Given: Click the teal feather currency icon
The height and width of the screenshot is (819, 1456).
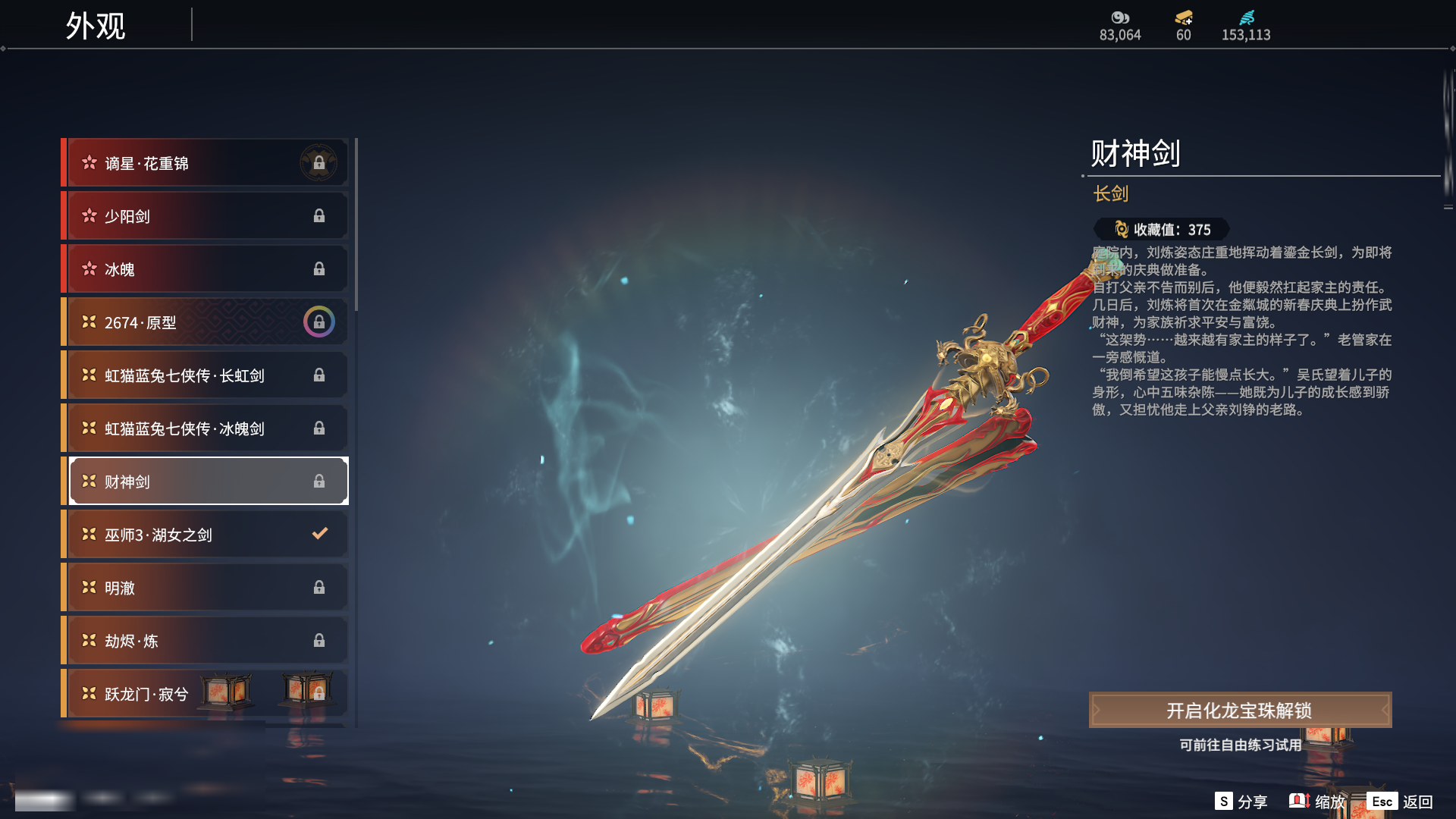Looking at the screenshot, I should tap(1246, 18).
